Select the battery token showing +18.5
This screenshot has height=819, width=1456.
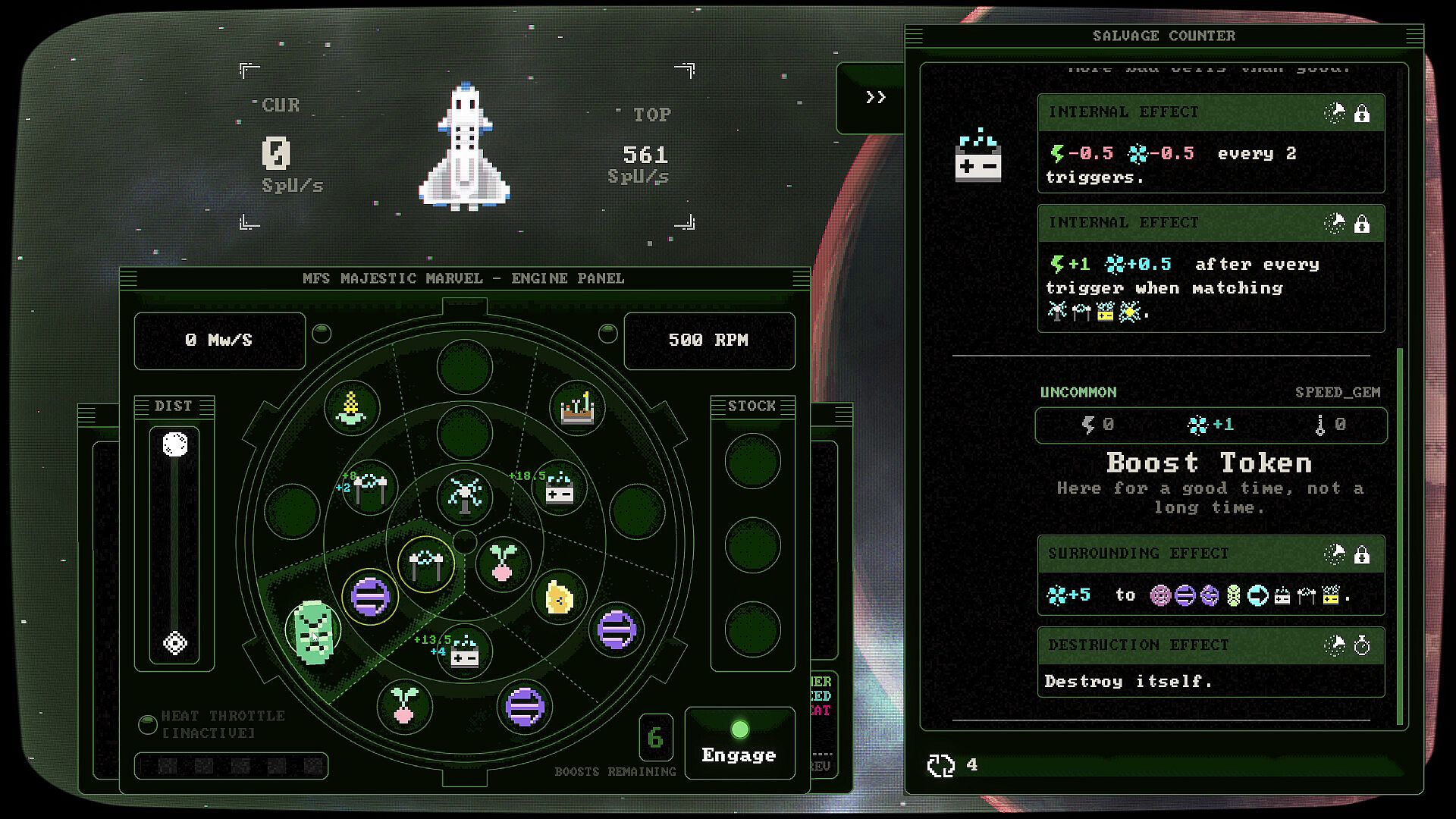click(560, 489)
